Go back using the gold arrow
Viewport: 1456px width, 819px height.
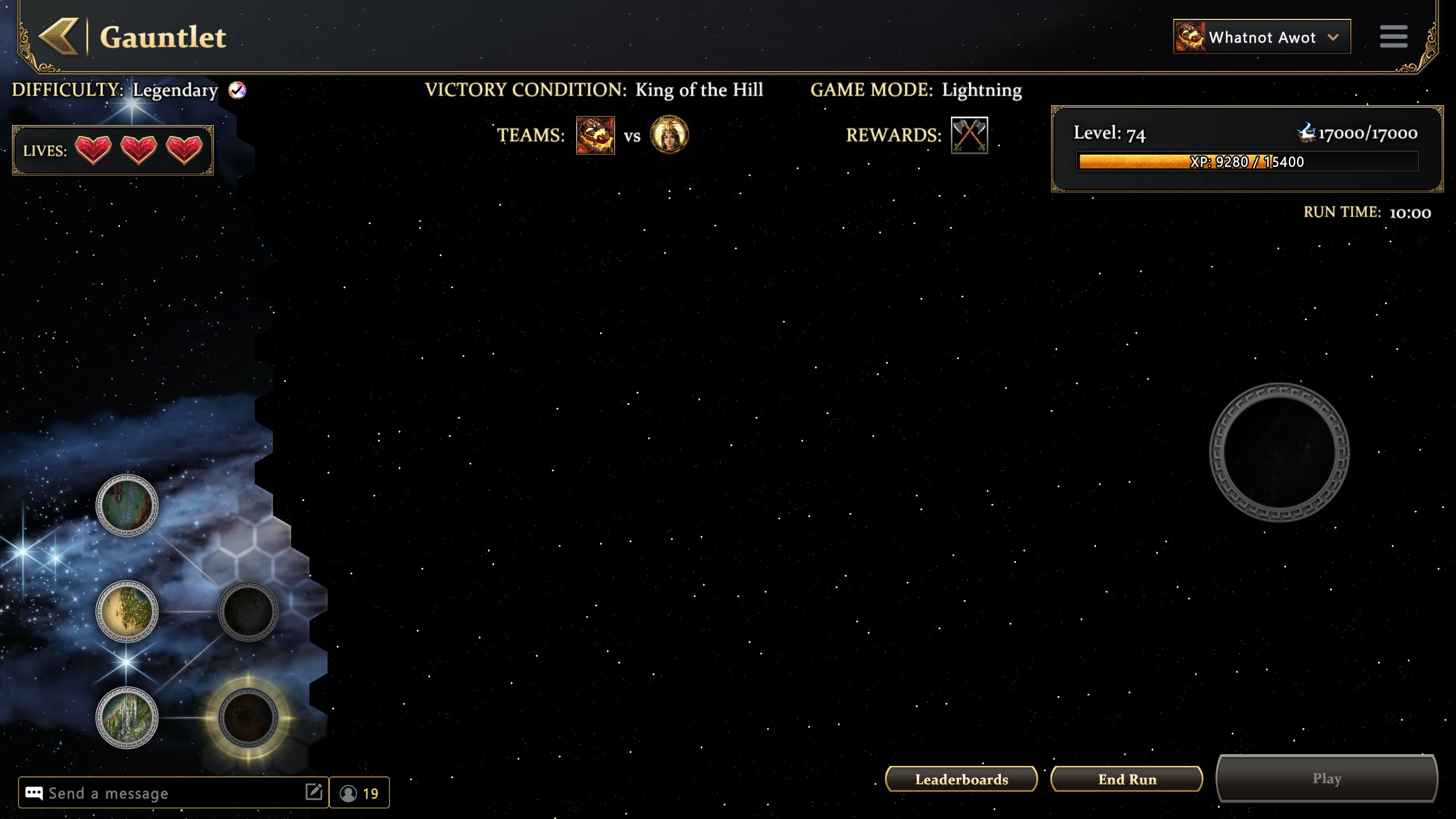59,37
